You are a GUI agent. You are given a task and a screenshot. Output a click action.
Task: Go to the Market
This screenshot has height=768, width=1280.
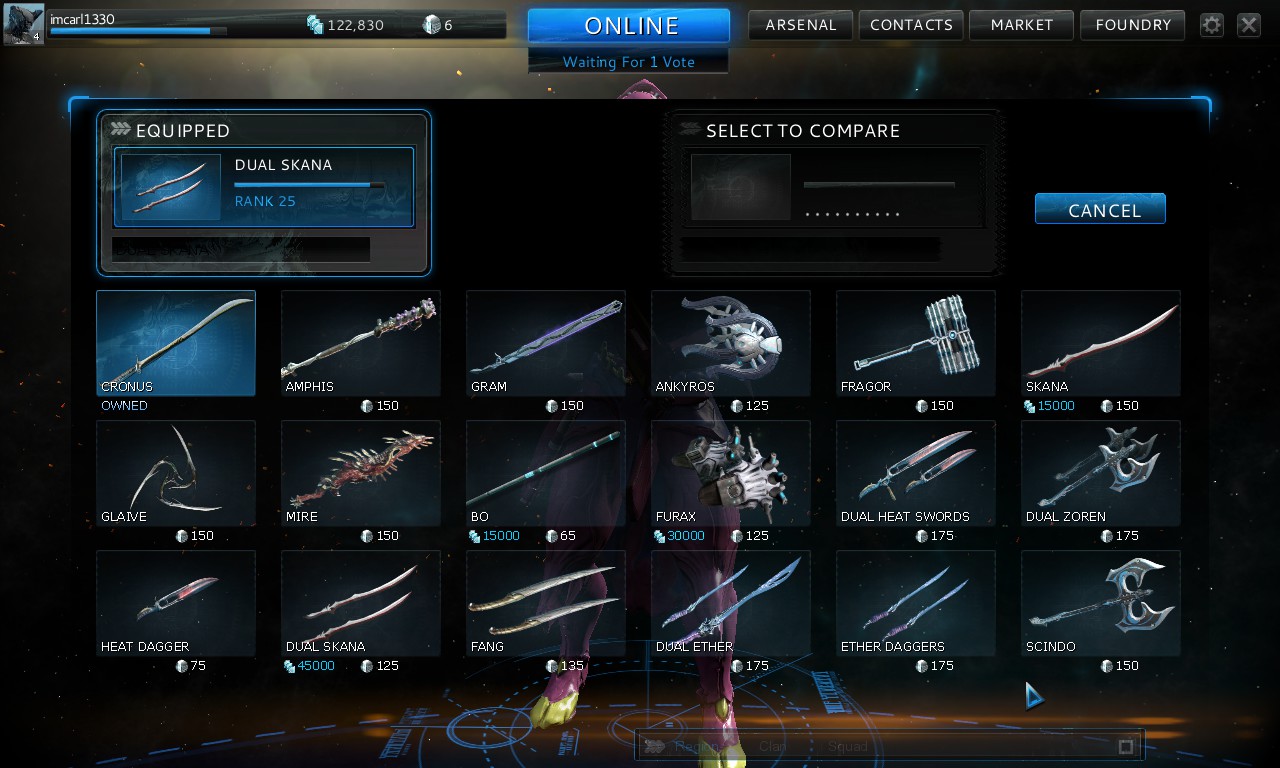click(1021, 25)
